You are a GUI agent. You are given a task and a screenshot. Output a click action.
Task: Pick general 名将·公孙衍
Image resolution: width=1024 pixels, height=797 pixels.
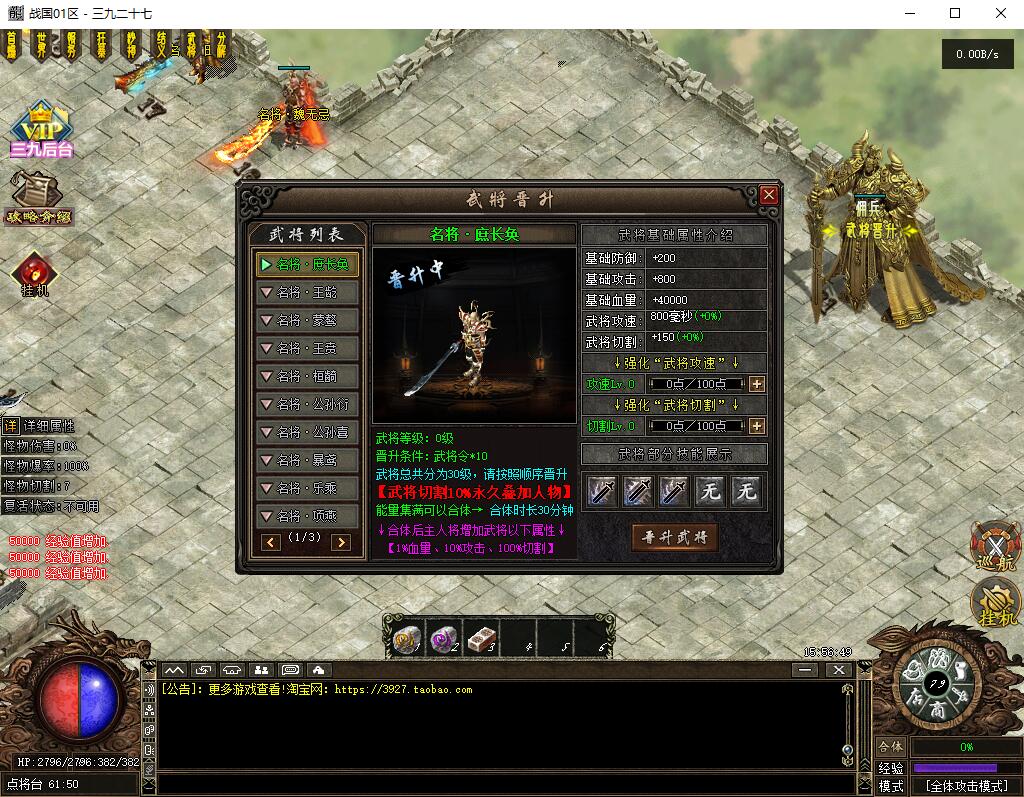[x=307, y=405]
